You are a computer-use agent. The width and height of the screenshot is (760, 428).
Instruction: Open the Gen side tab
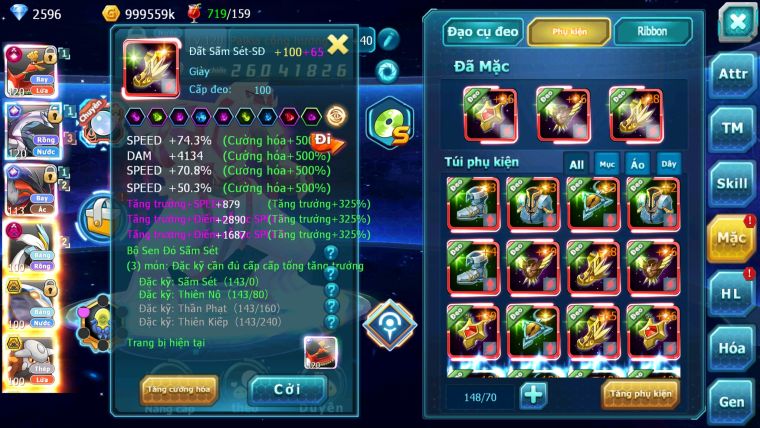733,401
